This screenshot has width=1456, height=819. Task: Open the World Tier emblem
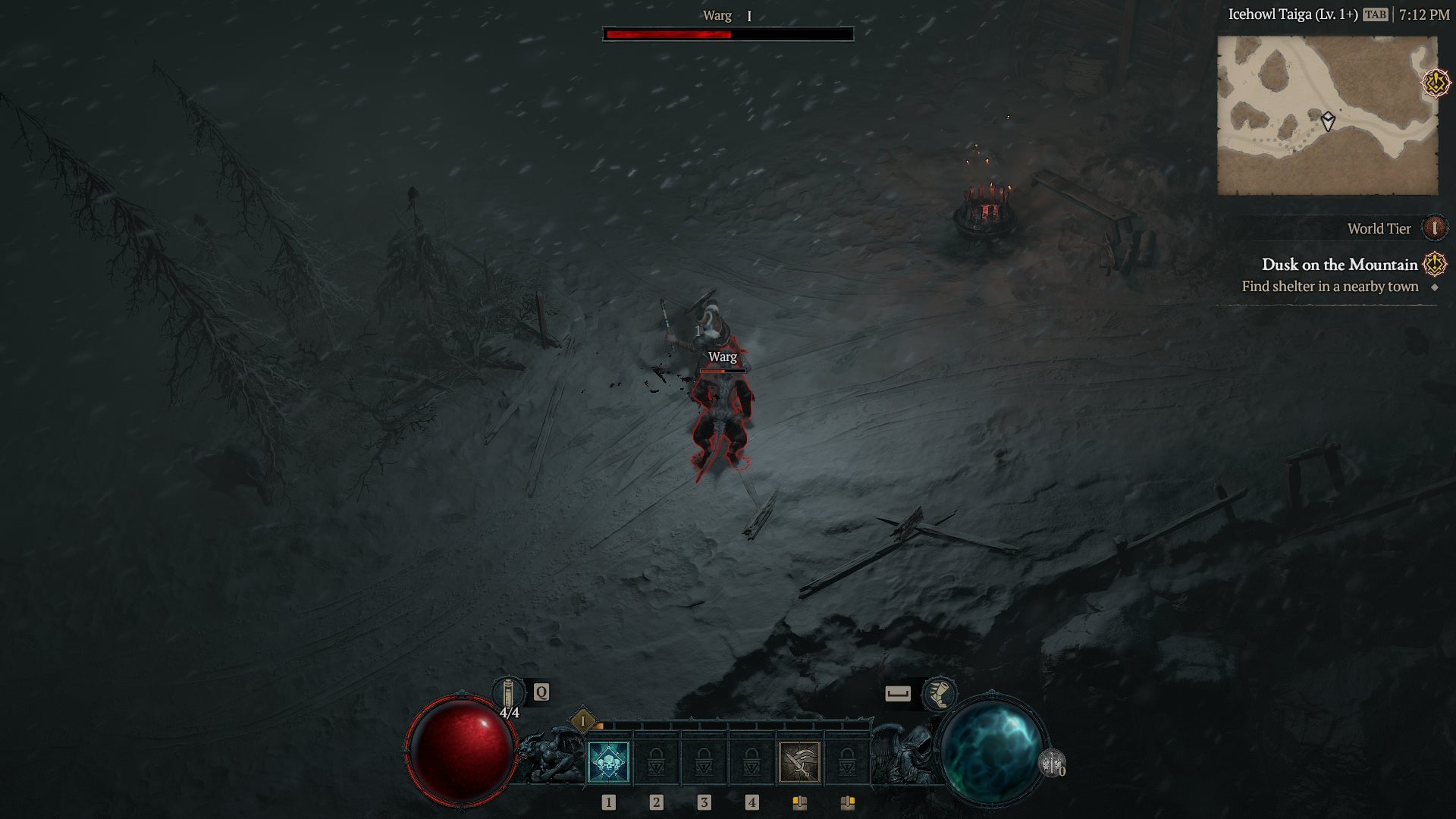pos(1435,229)
